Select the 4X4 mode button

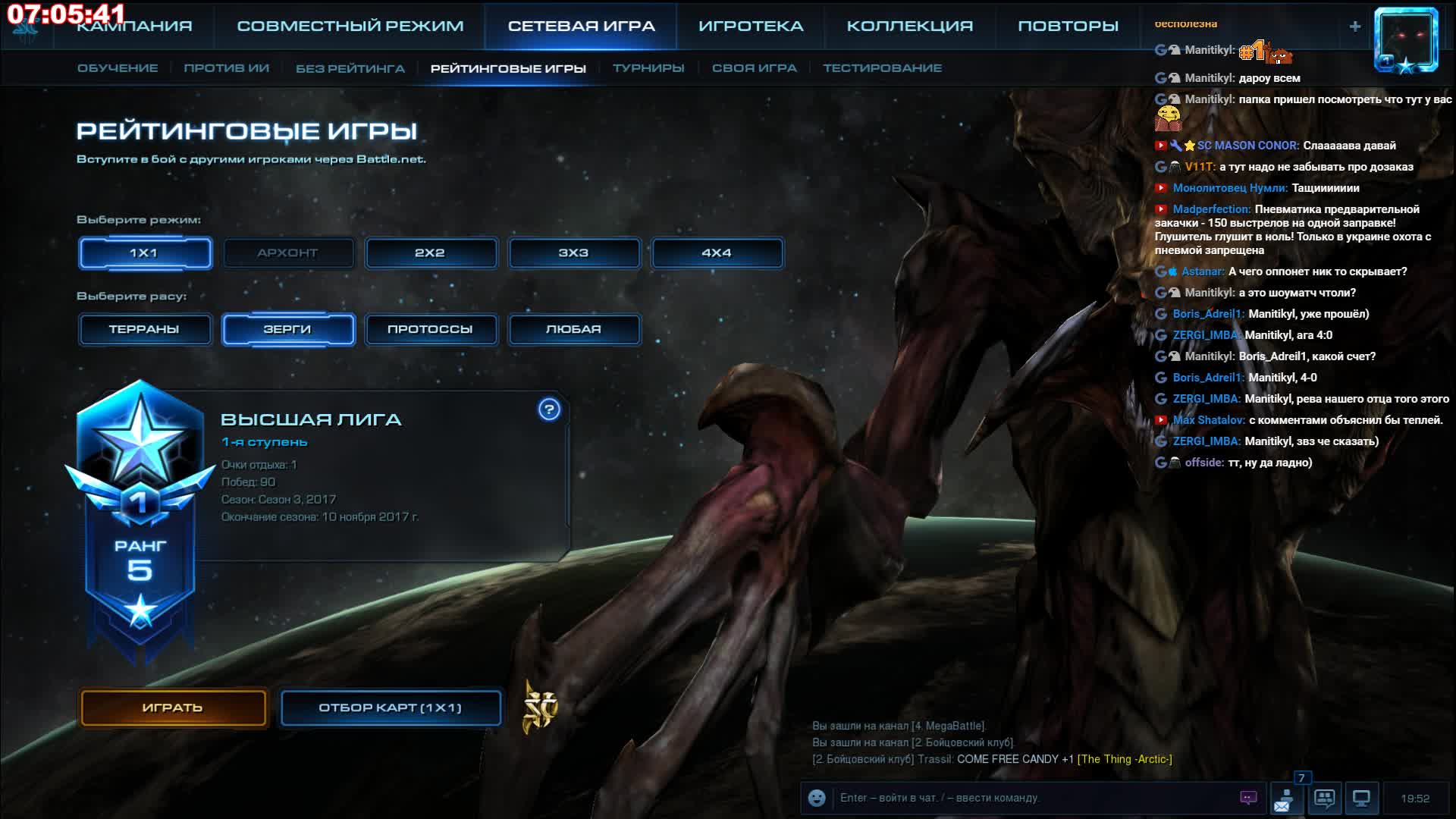(717, 253)
